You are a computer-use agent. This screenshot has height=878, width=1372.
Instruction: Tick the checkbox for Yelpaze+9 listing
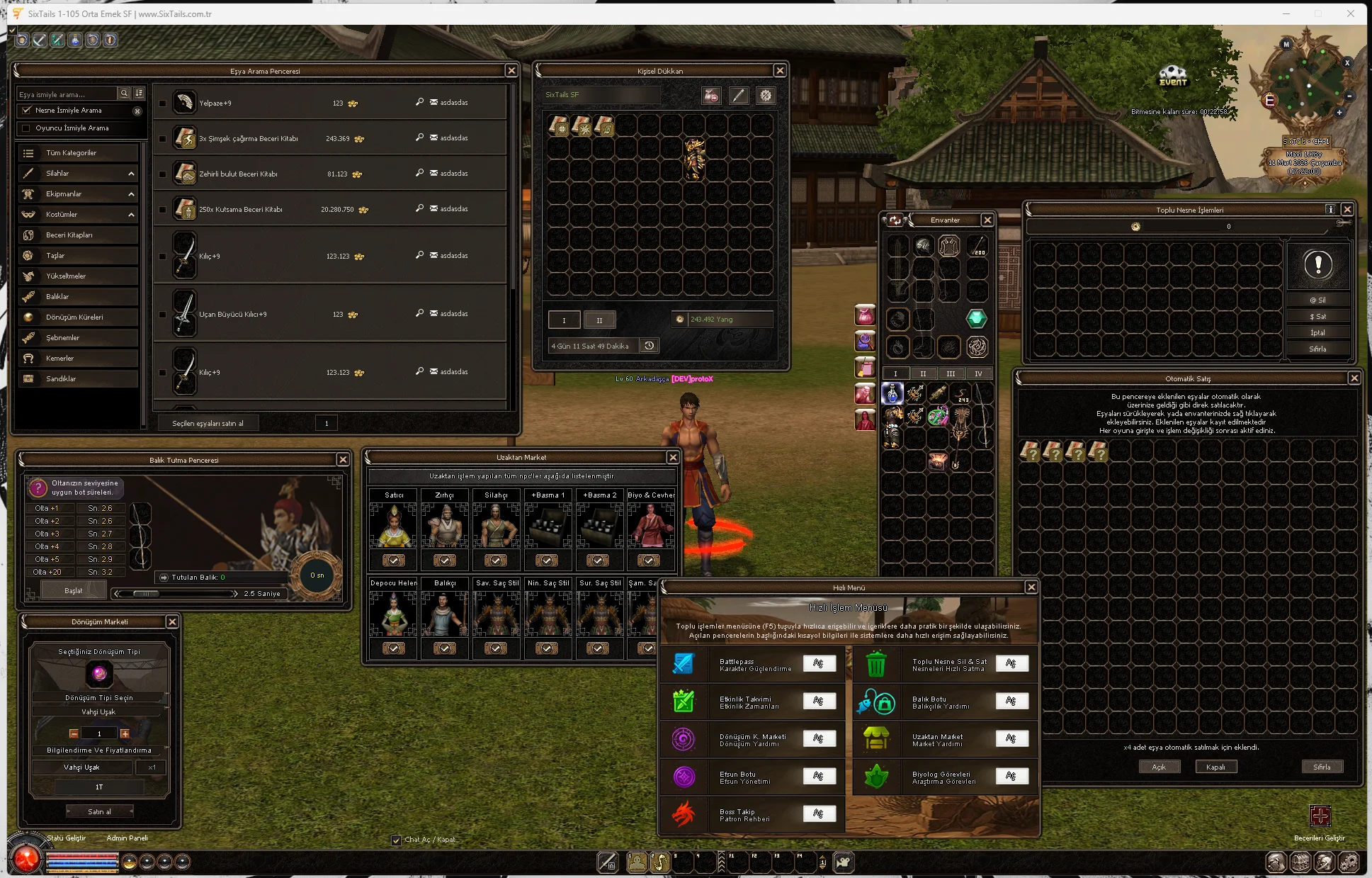[x=163, y=103]
